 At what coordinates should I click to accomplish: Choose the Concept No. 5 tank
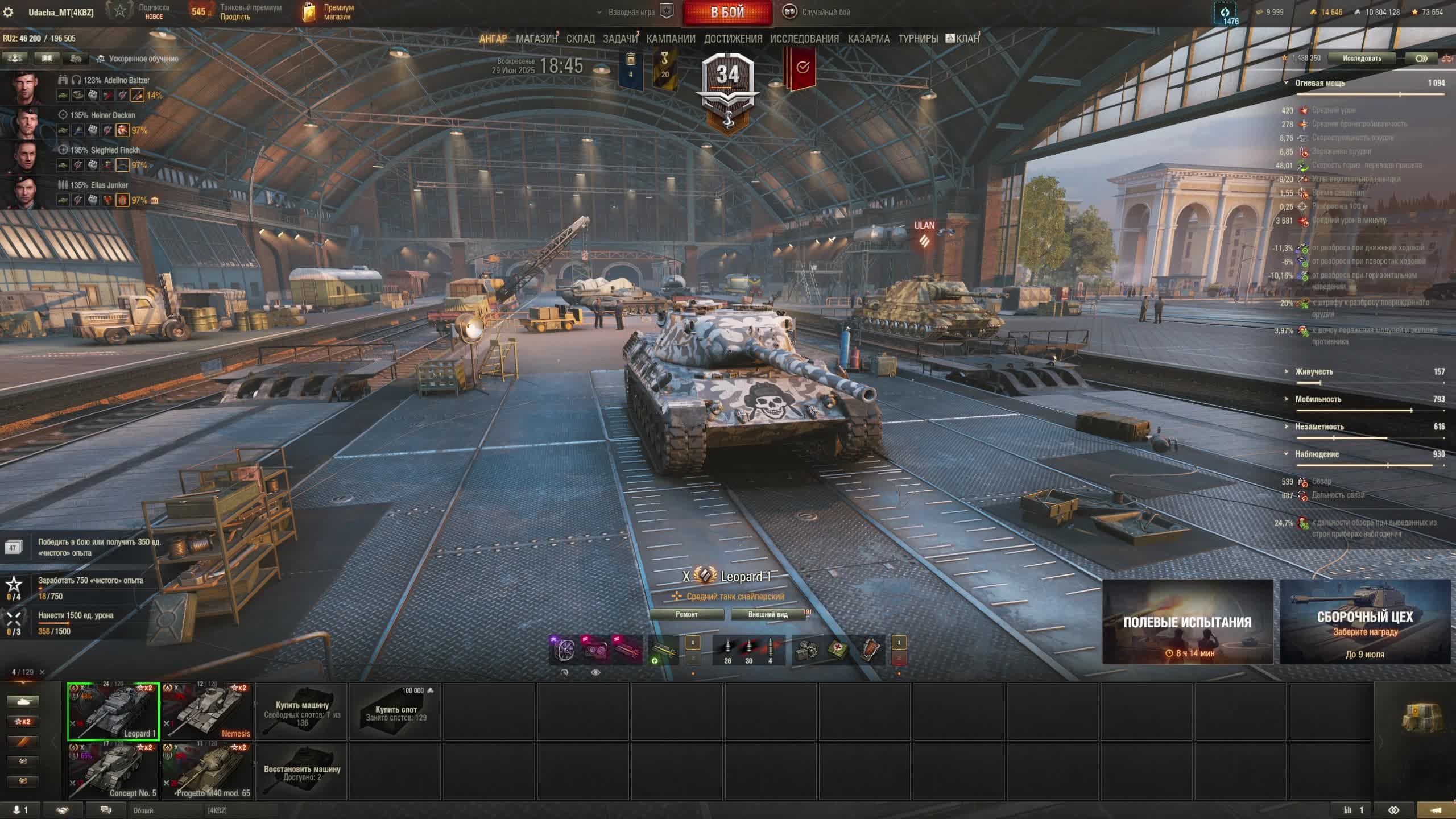(x=113, y=771)
